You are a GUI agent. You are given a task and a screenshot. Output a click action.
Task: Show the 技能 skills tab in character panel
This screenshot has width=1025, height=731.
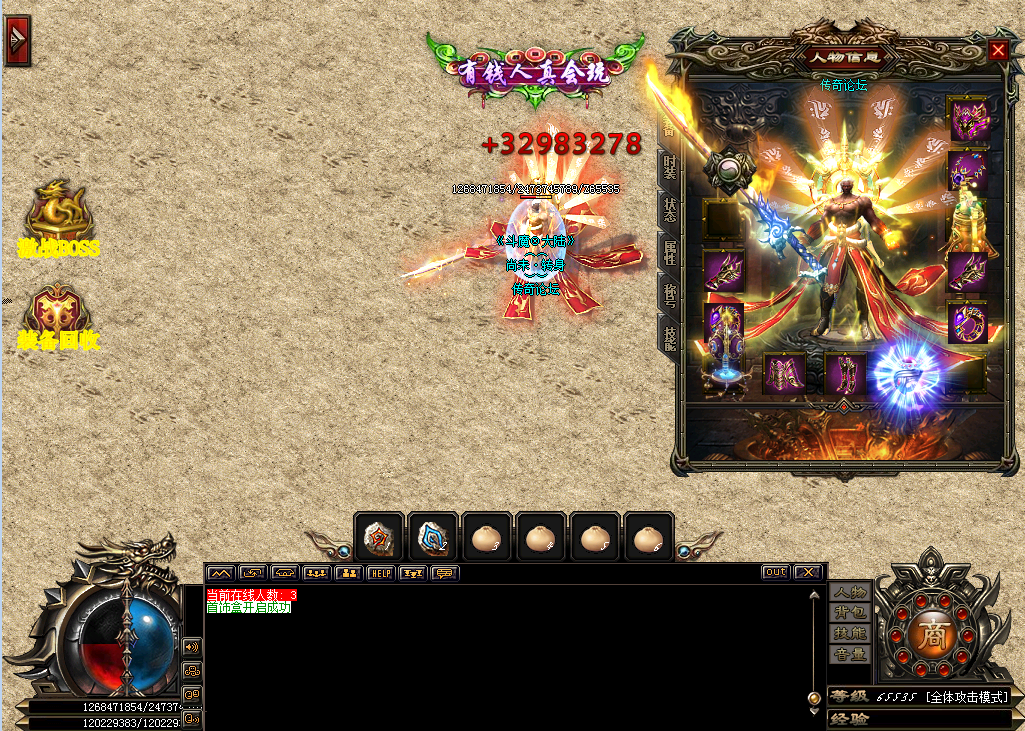[669, 337]
